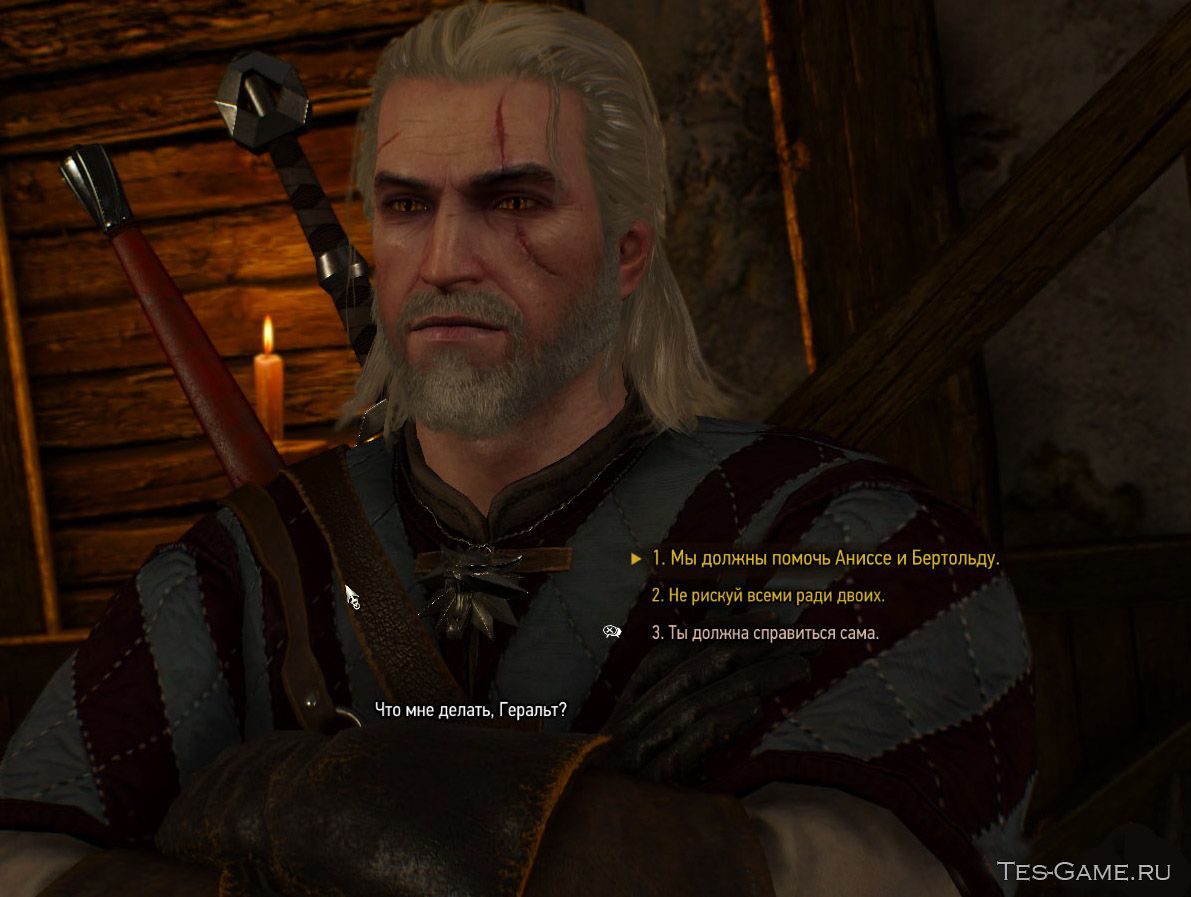Pick the option 'Ты должна справиться сама'
The height and width of the screenshot is (897, 1191).
[765, 633]
